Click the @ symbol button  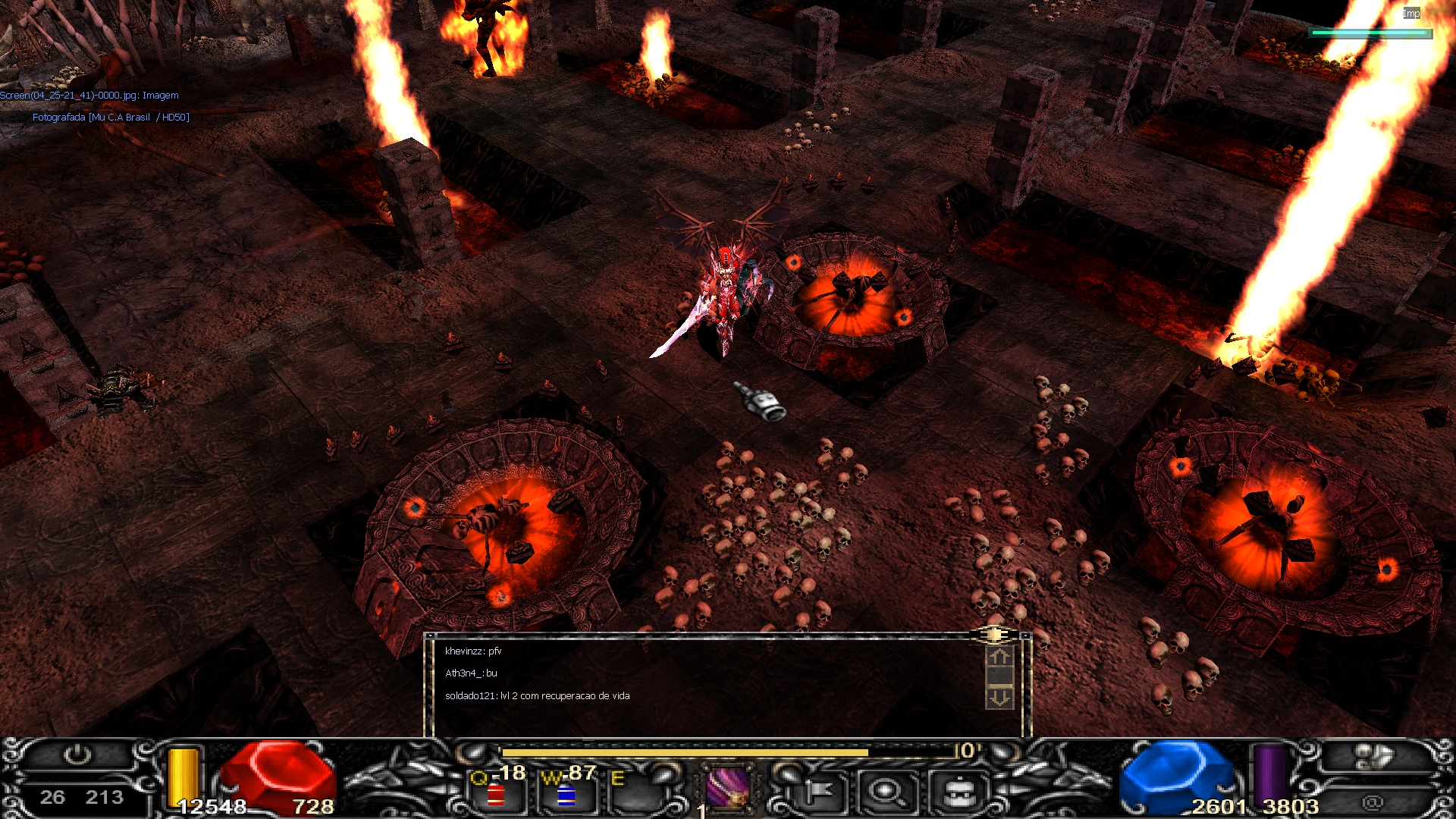[x=1372, y=802]
